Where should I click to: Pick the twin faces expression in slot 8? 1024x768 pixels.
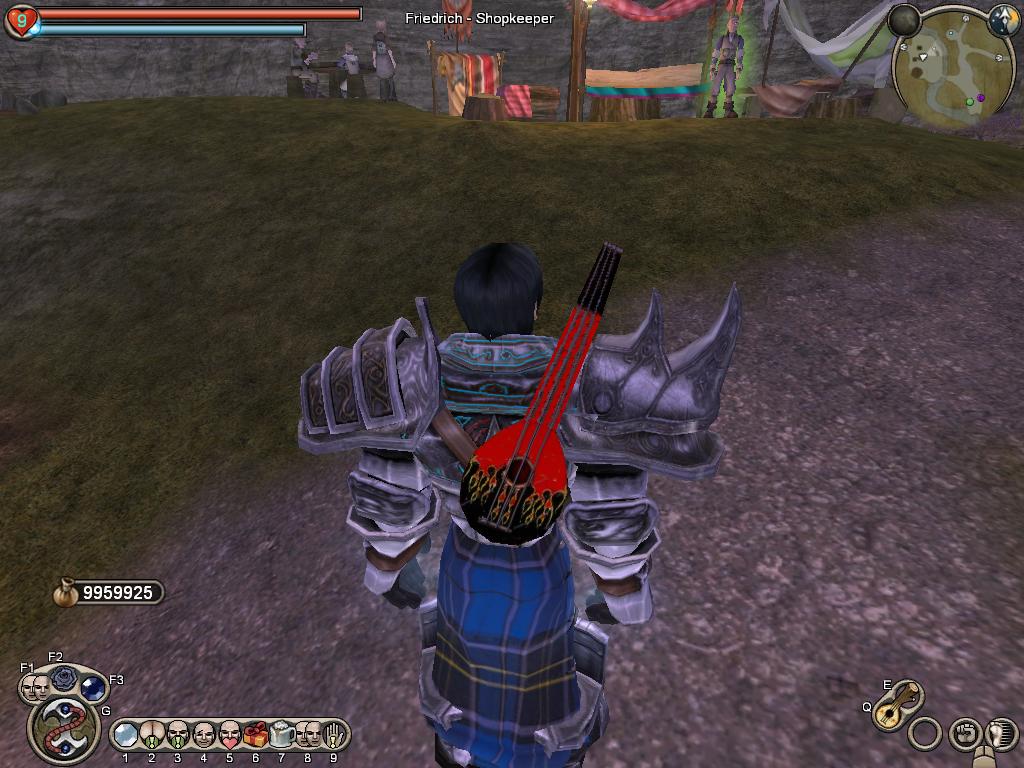(x=307, y=735)
